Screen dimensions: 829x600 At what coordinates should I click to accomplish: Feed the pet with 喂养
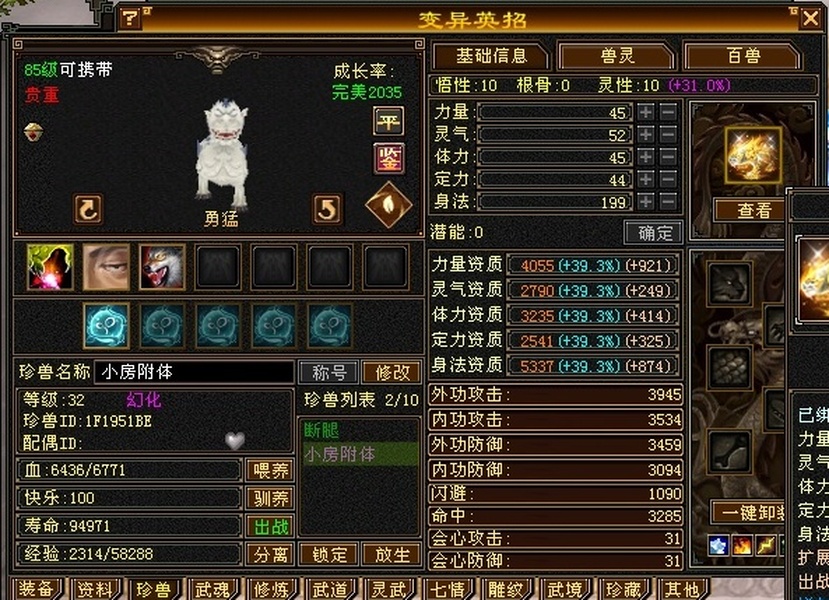coord(269,470)
